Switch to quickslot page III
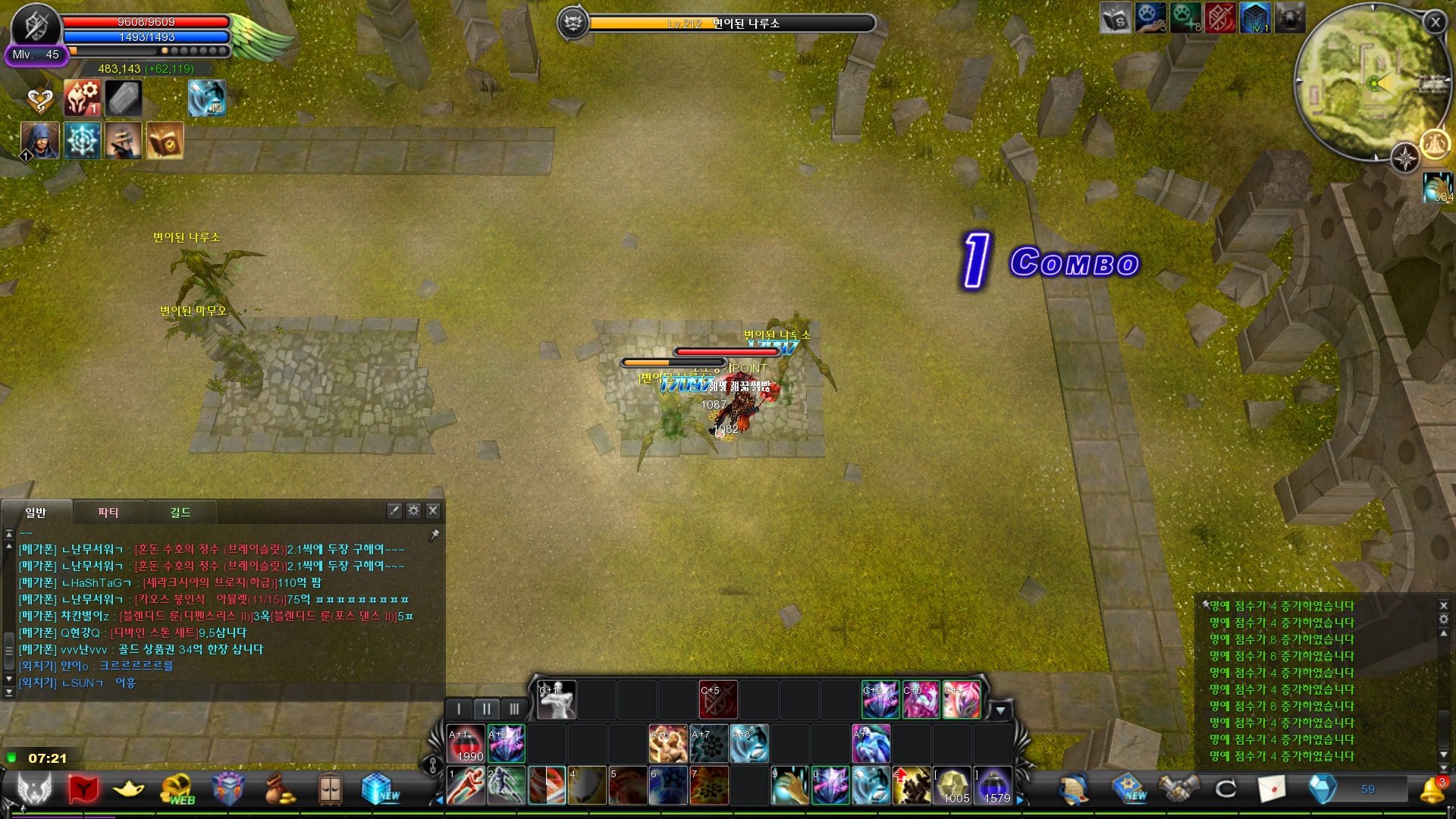This screenshot has height=819, width=1456. (x=514, y=709)
